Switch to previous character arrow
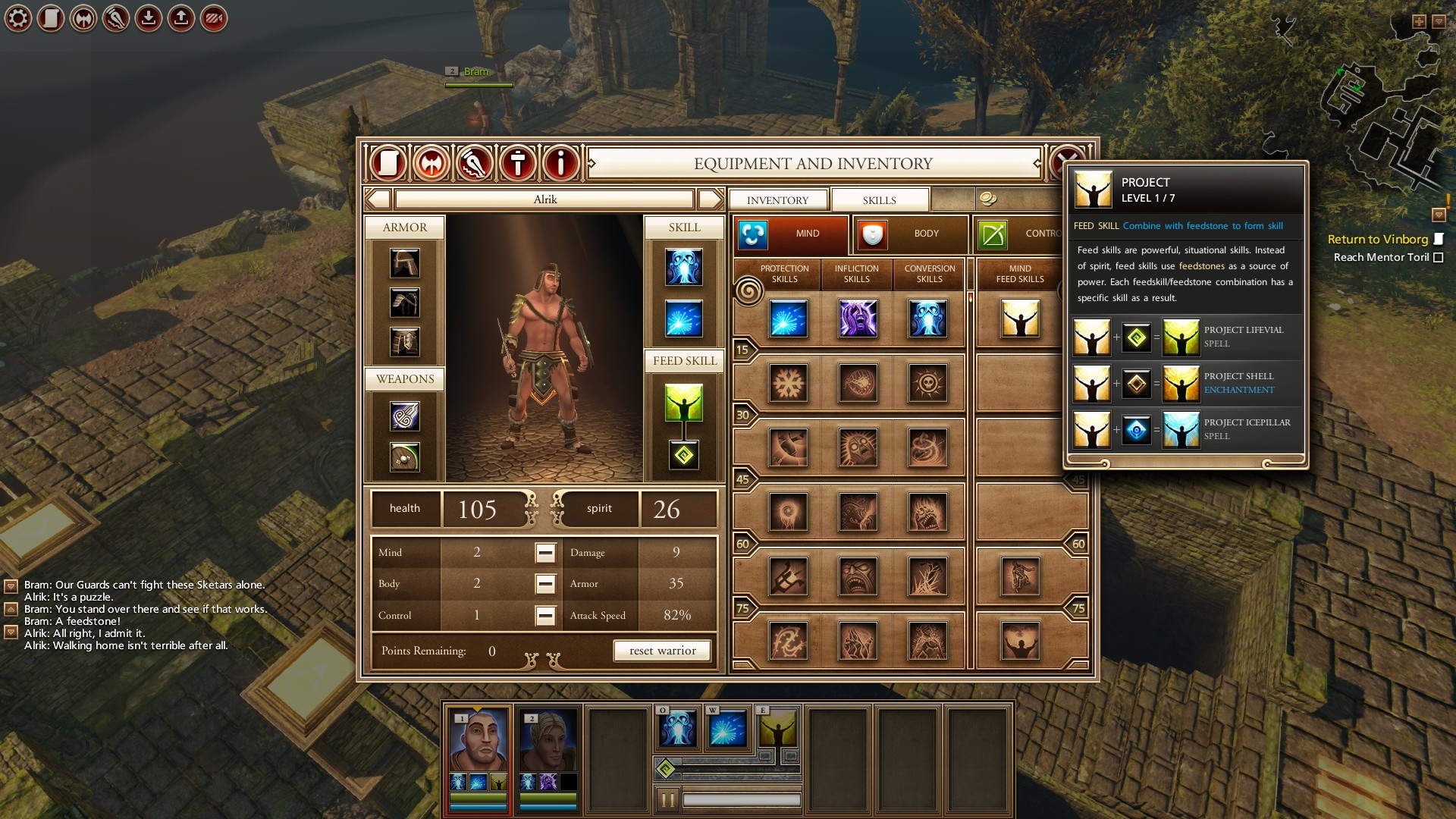1456x819 pixels. [x=378, y=199]
